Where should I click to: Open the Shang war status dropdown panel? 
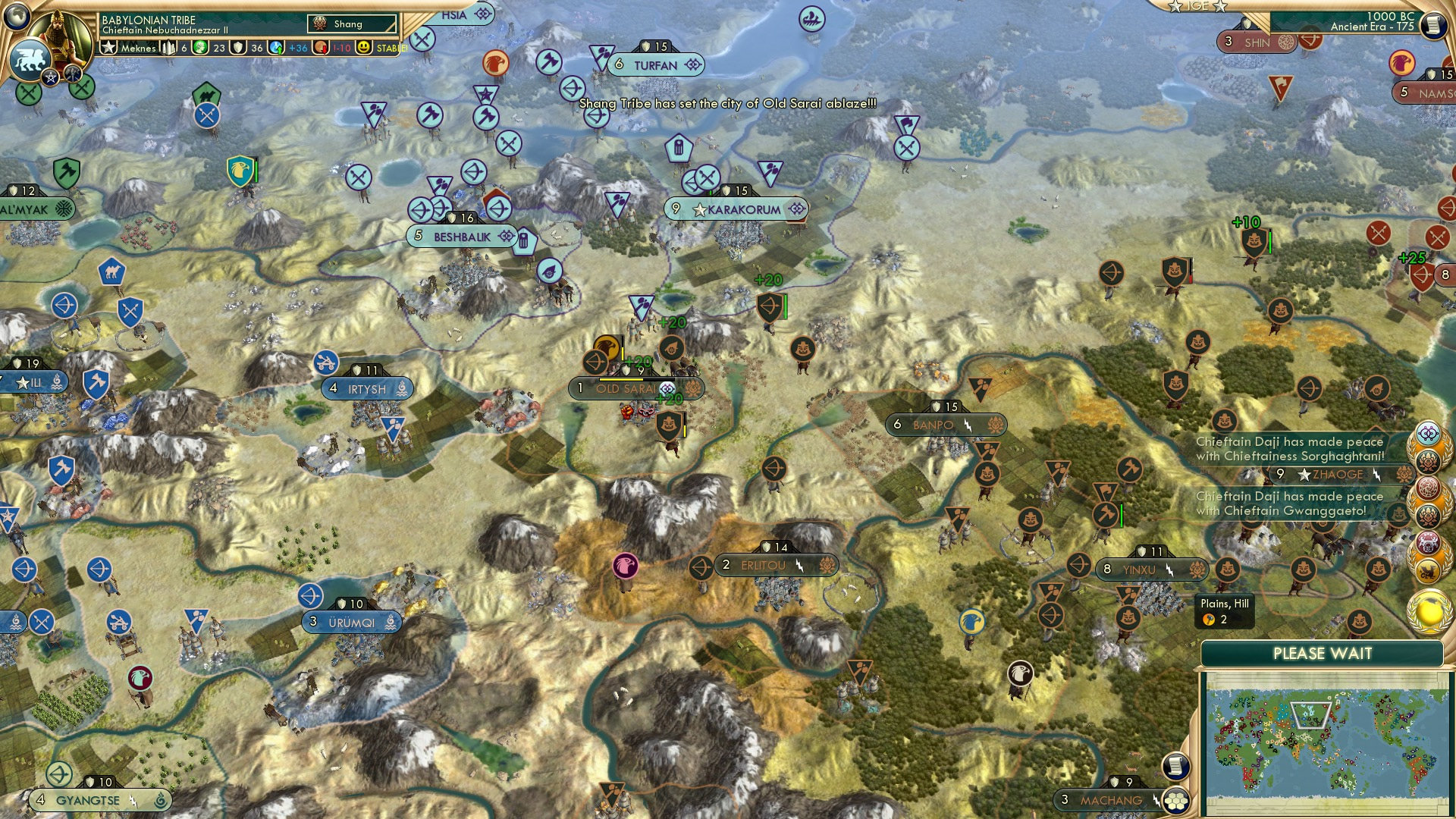coord(353,24)
